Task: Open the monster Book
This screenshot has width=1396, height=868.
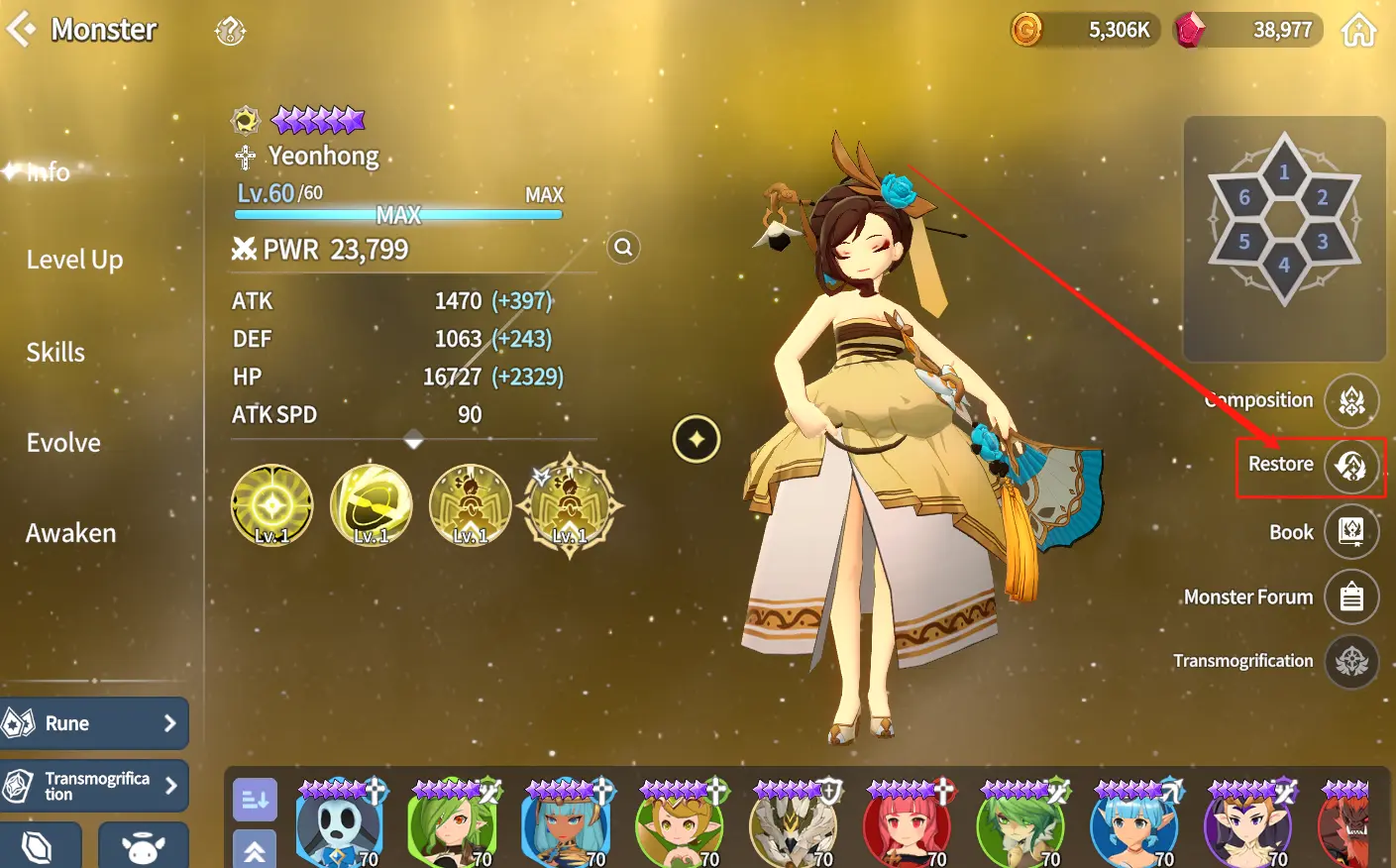Action: pyautogui.click(x=1351, y=532)
